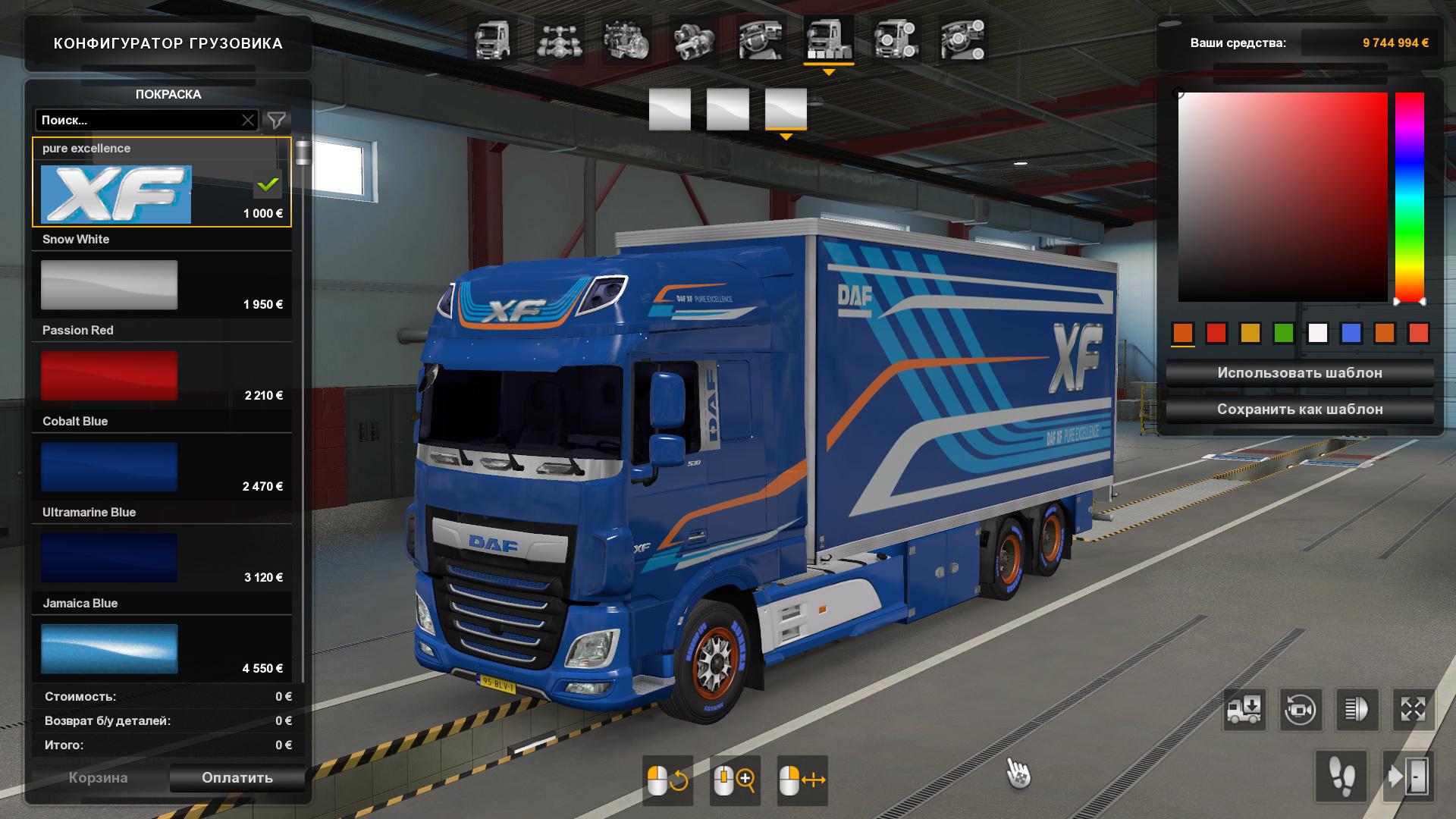This screenshot has height=819, width=1456.
Task: Select the Snow White paint job
Action: tap(109, 284)
